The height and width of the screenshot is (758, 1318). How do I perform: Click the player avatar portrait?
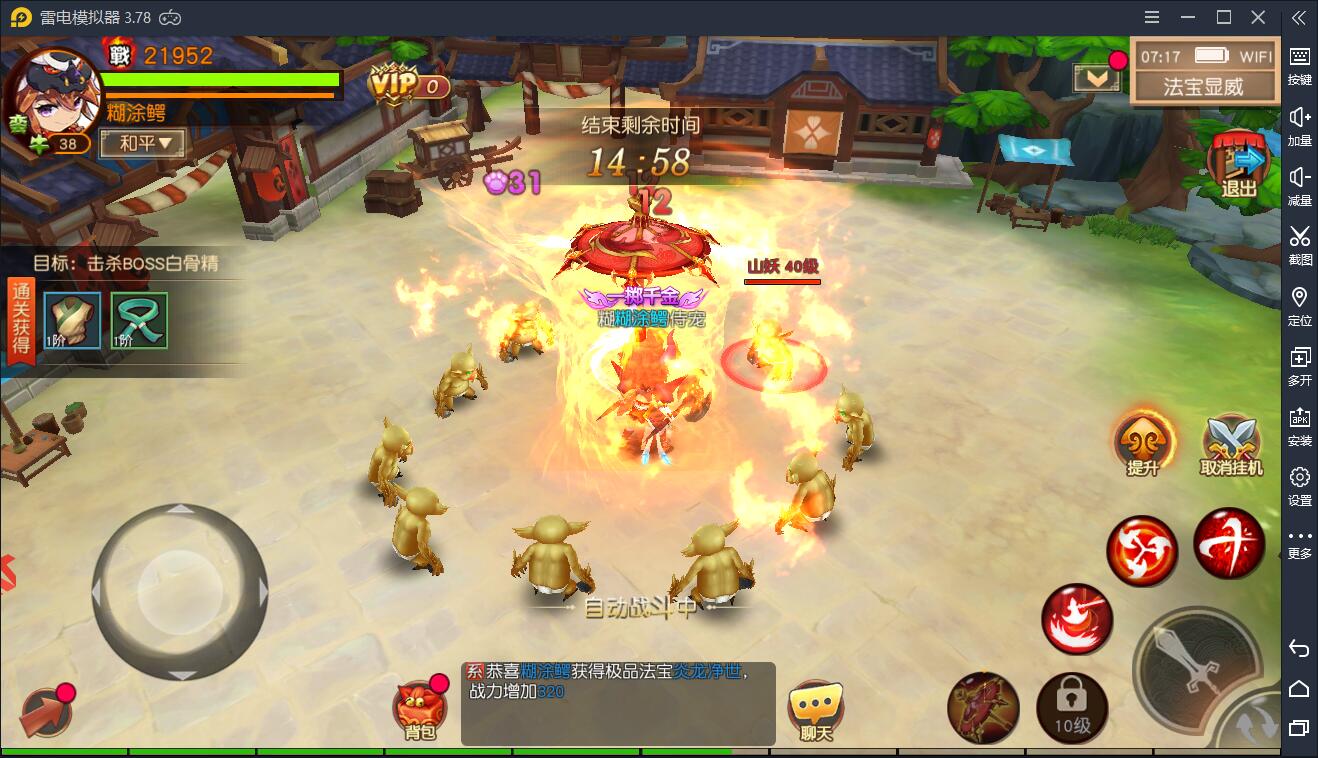click(x=52, y=95)
